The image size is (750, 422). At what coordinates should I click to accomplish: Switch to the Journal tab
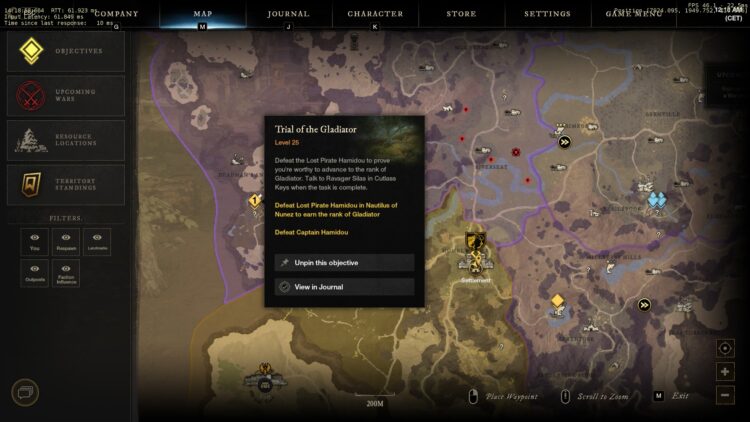point(288,14)
